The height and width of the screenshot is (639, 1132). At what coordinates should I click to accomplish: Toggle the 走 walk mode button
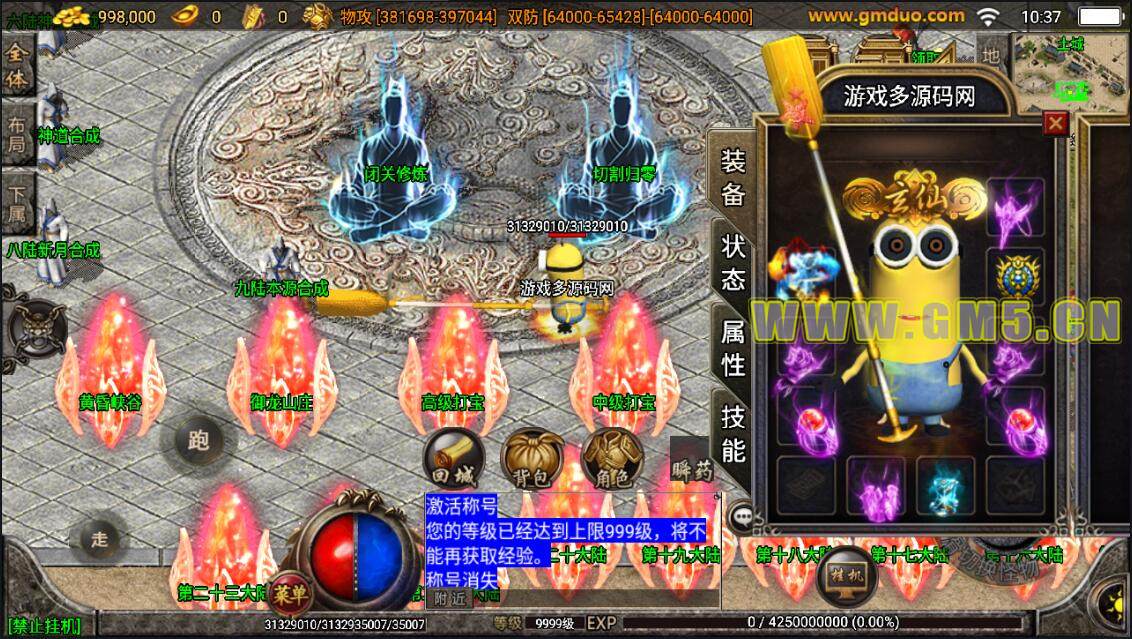tap(100, 538)
